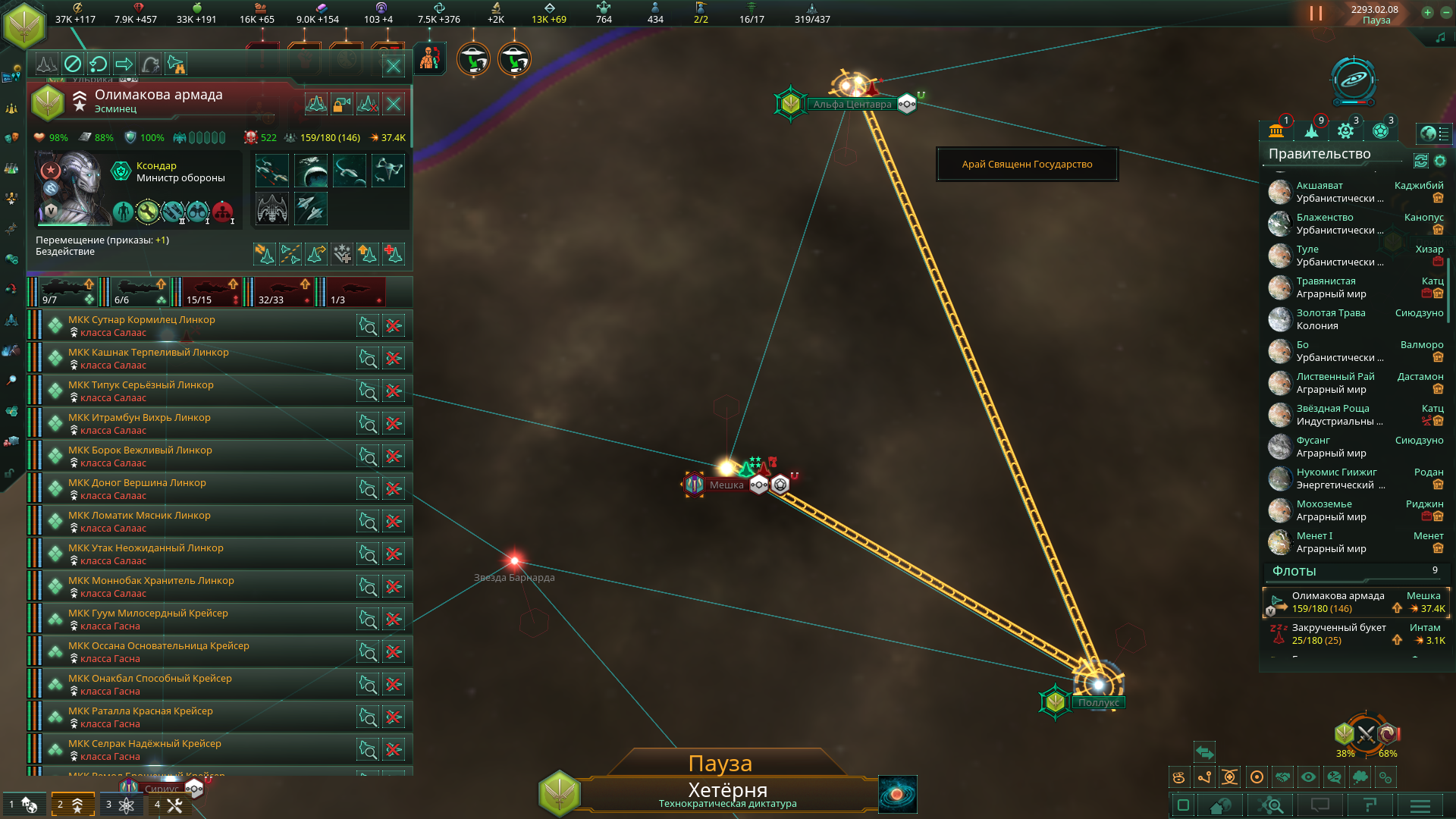The height and width of the screenshot is (819, 1456).
Task: Select the Закрученный букет fleet entry
Action: point(1338,628)
